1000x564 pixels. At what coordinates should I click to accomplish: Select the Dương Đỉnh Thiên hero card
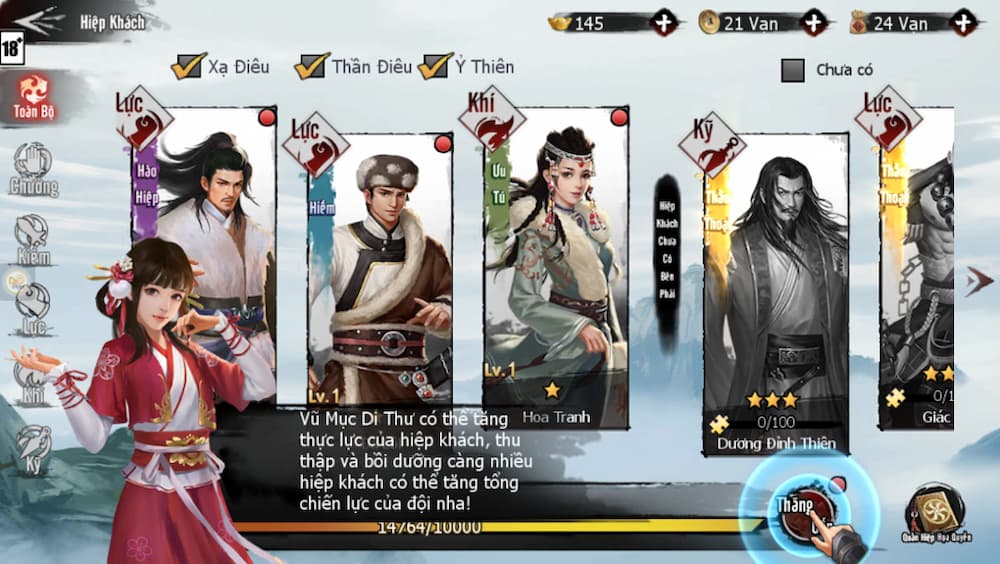click(x=776, y=290)
